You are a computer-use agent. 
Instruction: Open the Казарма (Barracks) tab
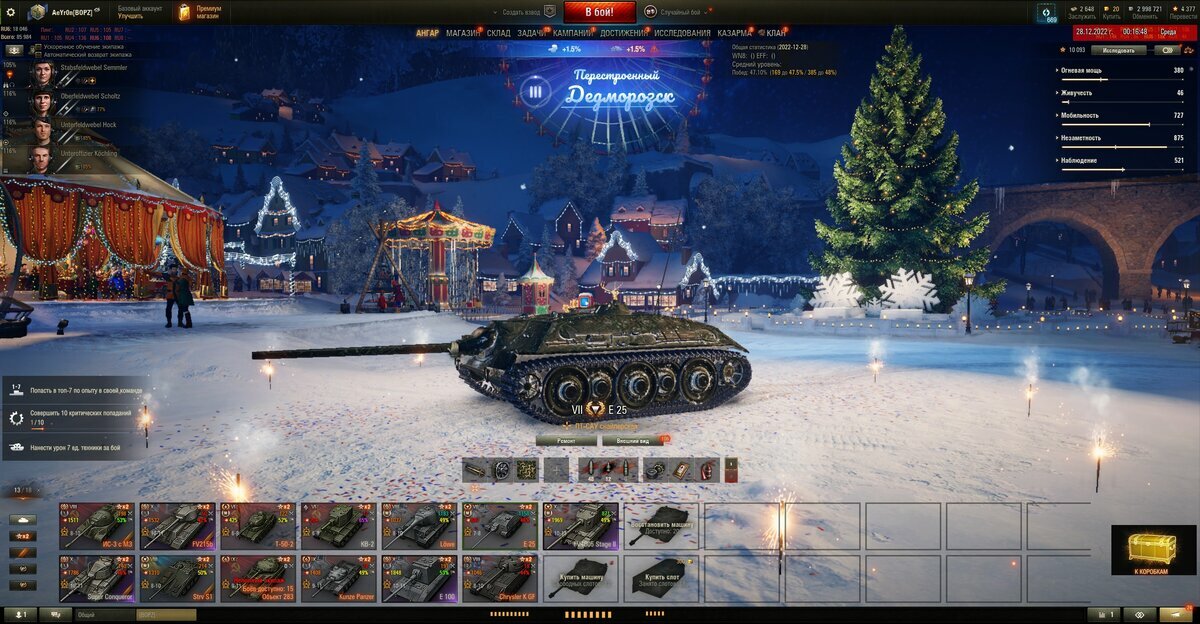pos(734,33)
